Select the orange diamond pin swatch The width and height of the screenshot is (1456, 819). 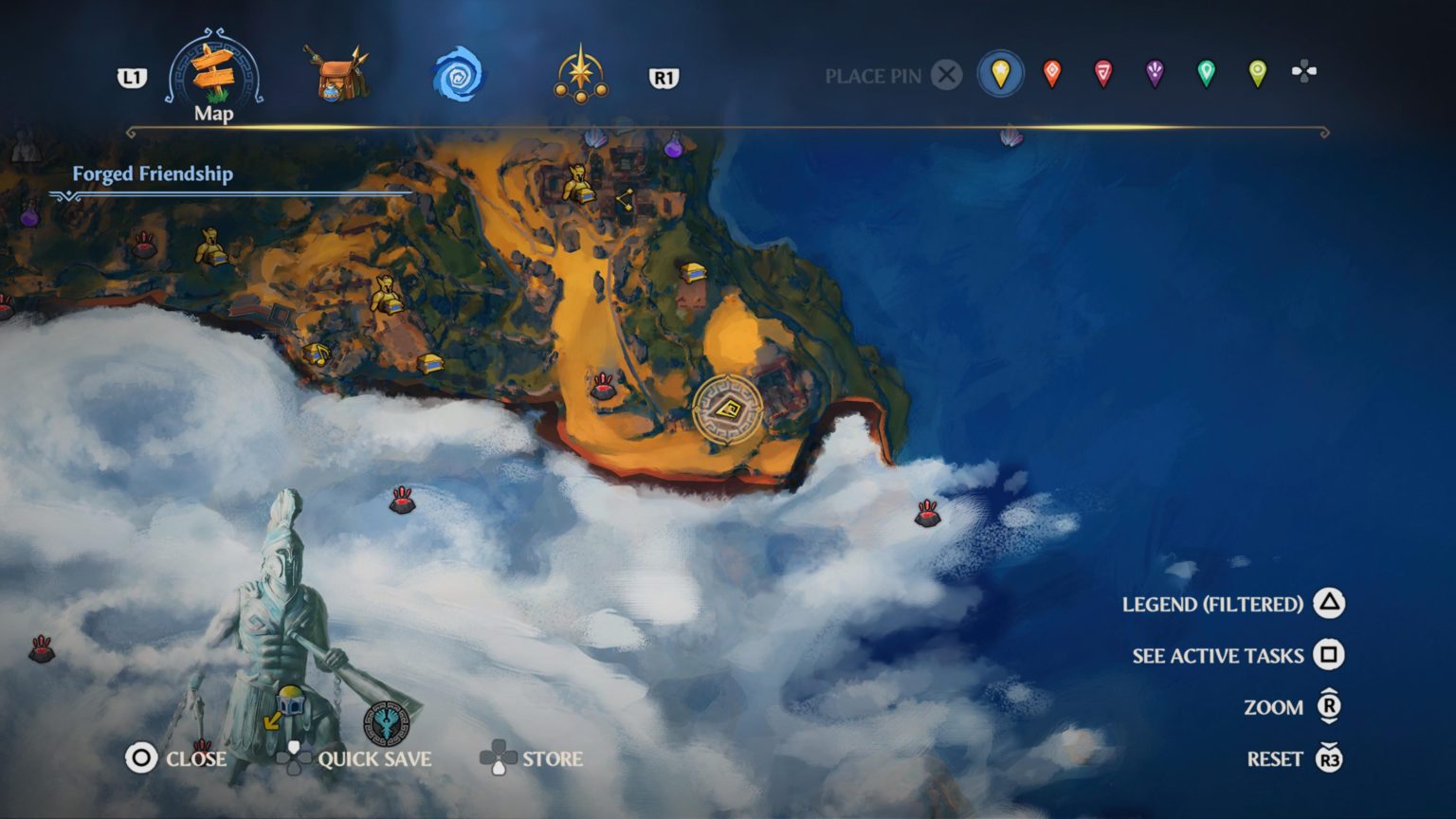pos(1052,74)
